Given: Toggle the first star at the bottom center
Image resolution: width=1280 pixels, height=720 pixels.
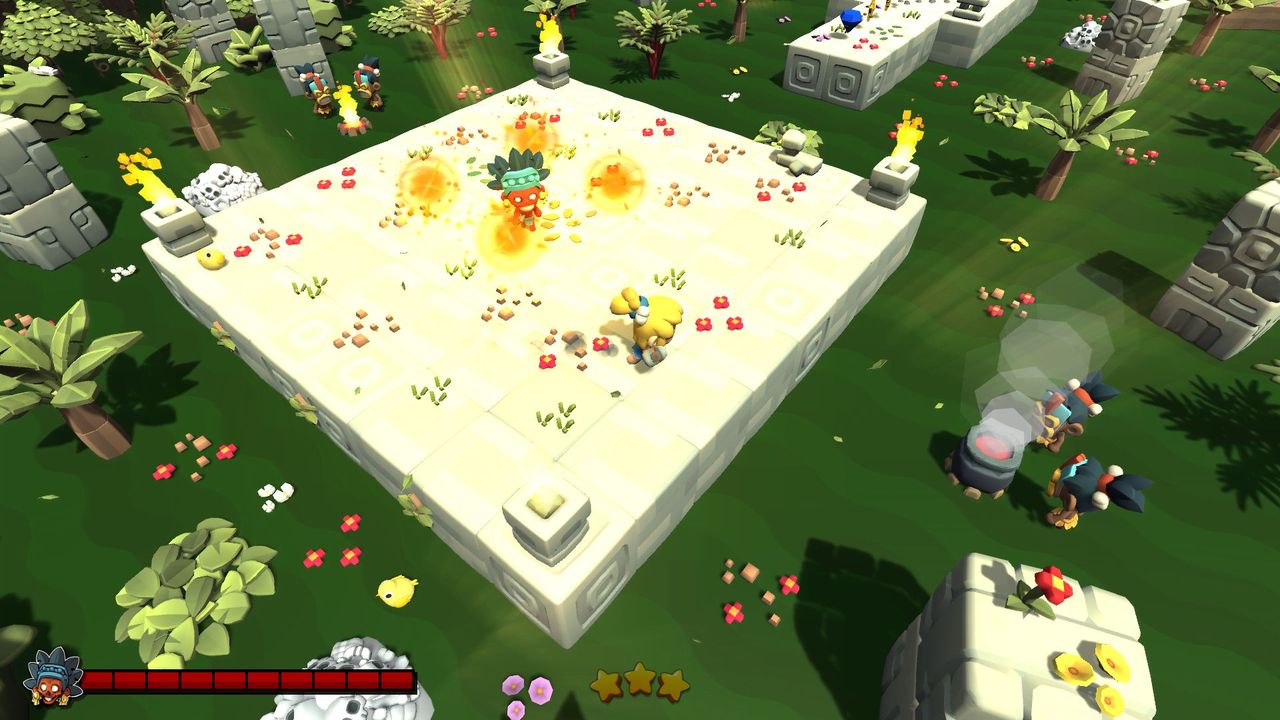Looking at the screenshot, I should coord(605,682).
